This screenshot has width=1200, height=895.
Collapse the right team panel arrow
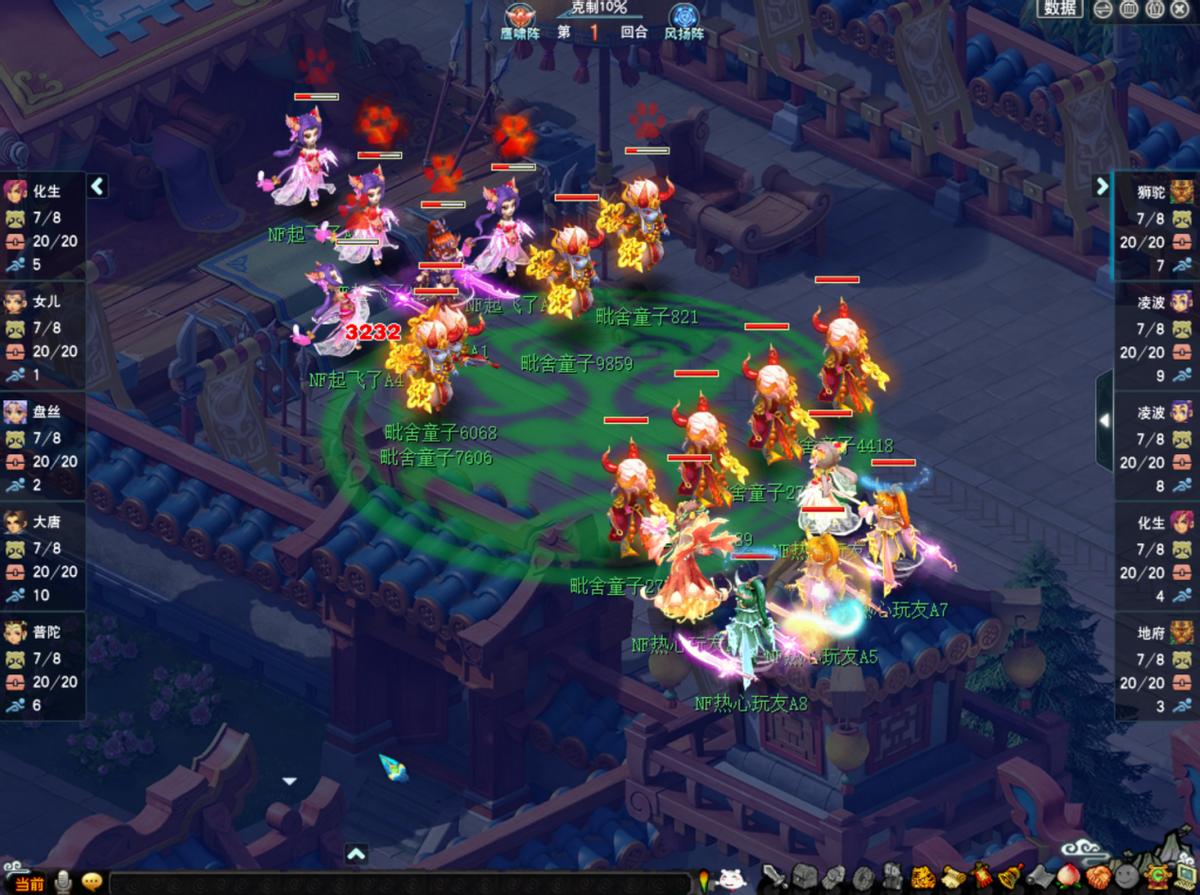coord(1102,186)
